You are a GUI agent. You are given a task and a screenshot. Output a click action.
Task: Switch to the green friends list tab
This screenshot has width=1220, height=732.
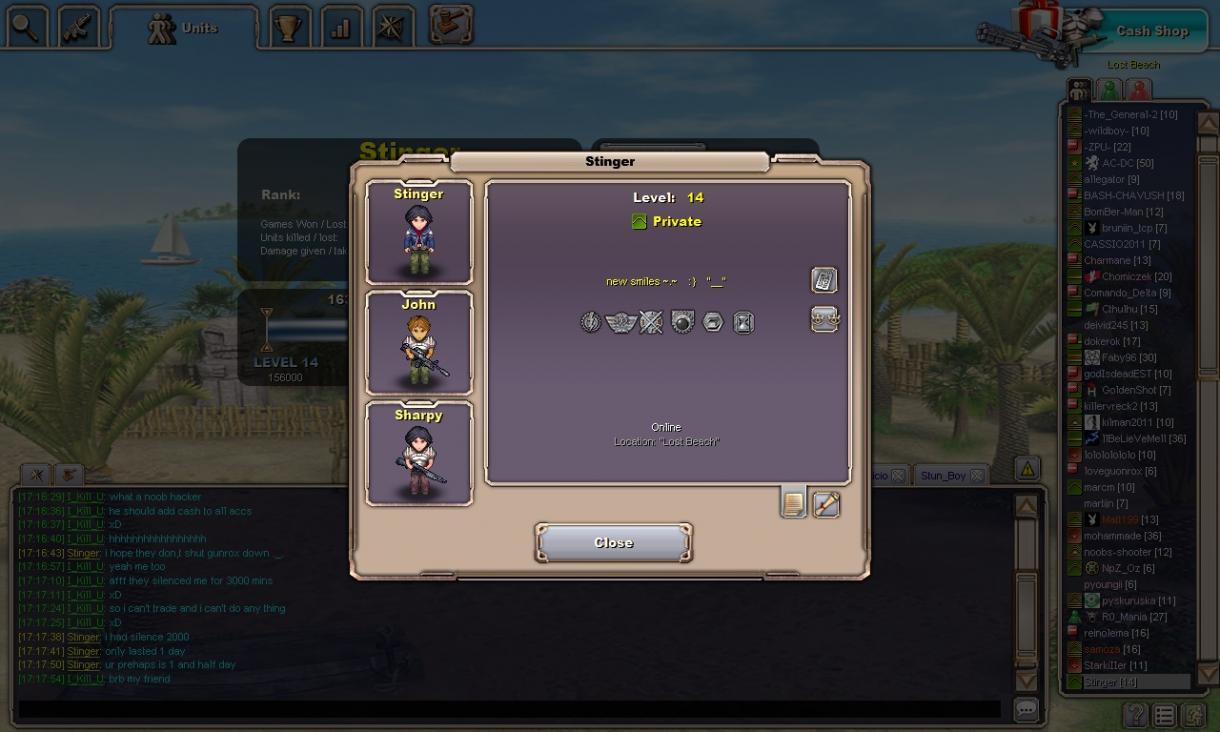1109,90
